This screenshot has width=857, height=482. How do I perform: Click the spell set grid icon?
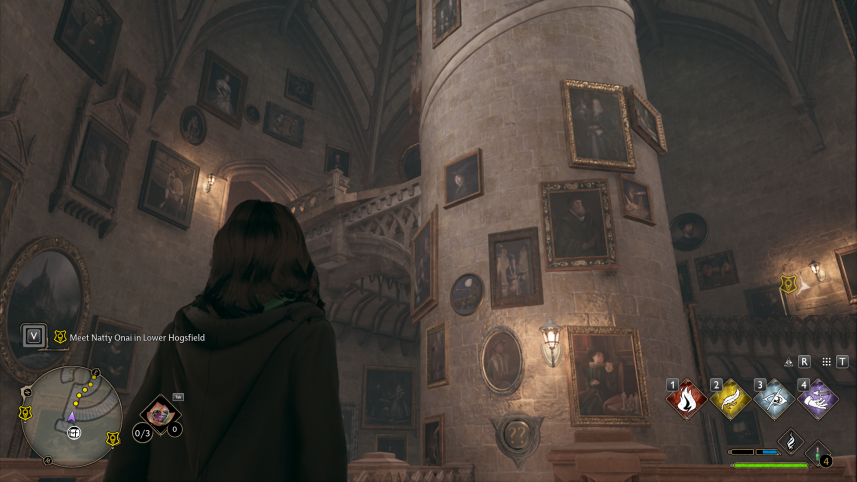coord(826,362)
